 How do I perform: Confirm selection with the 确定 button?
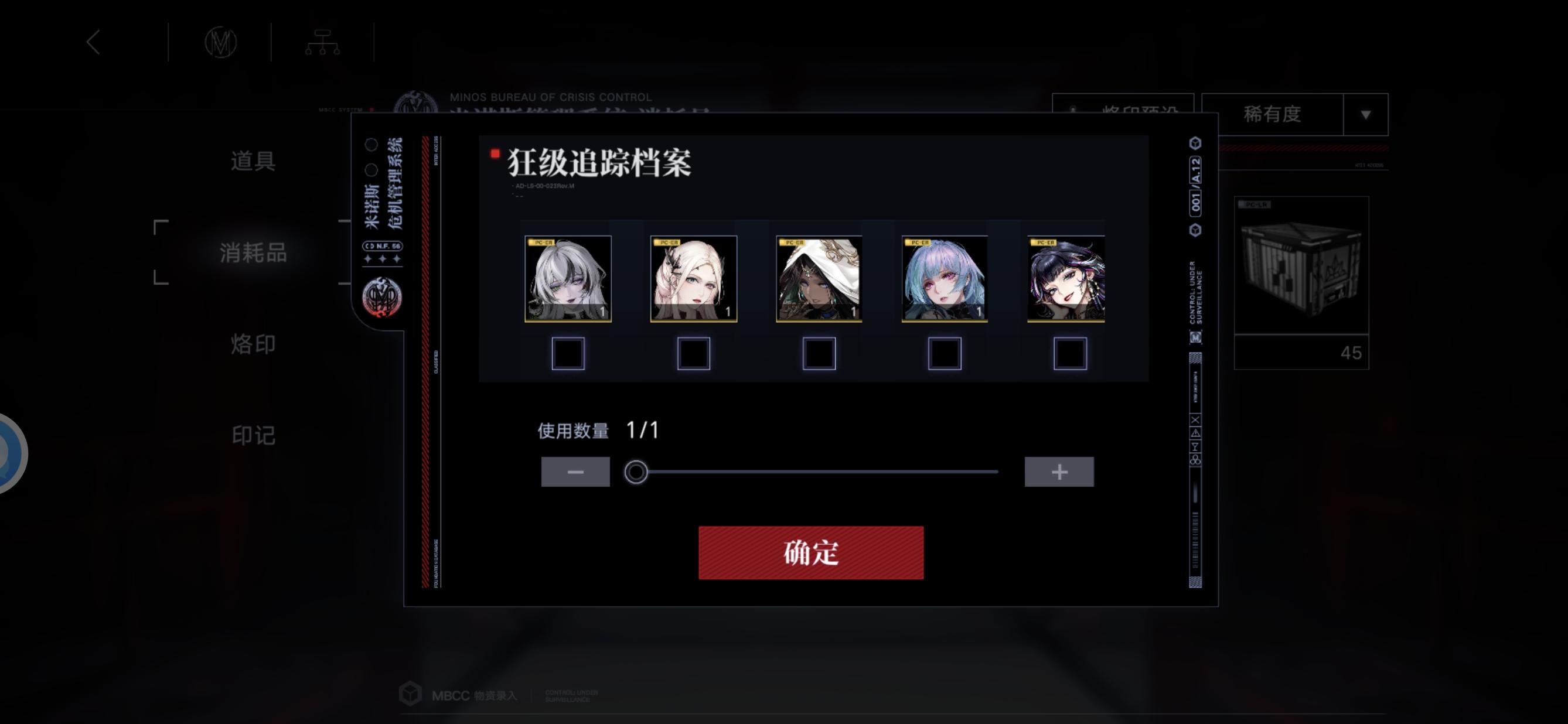(x=810, y=552)
